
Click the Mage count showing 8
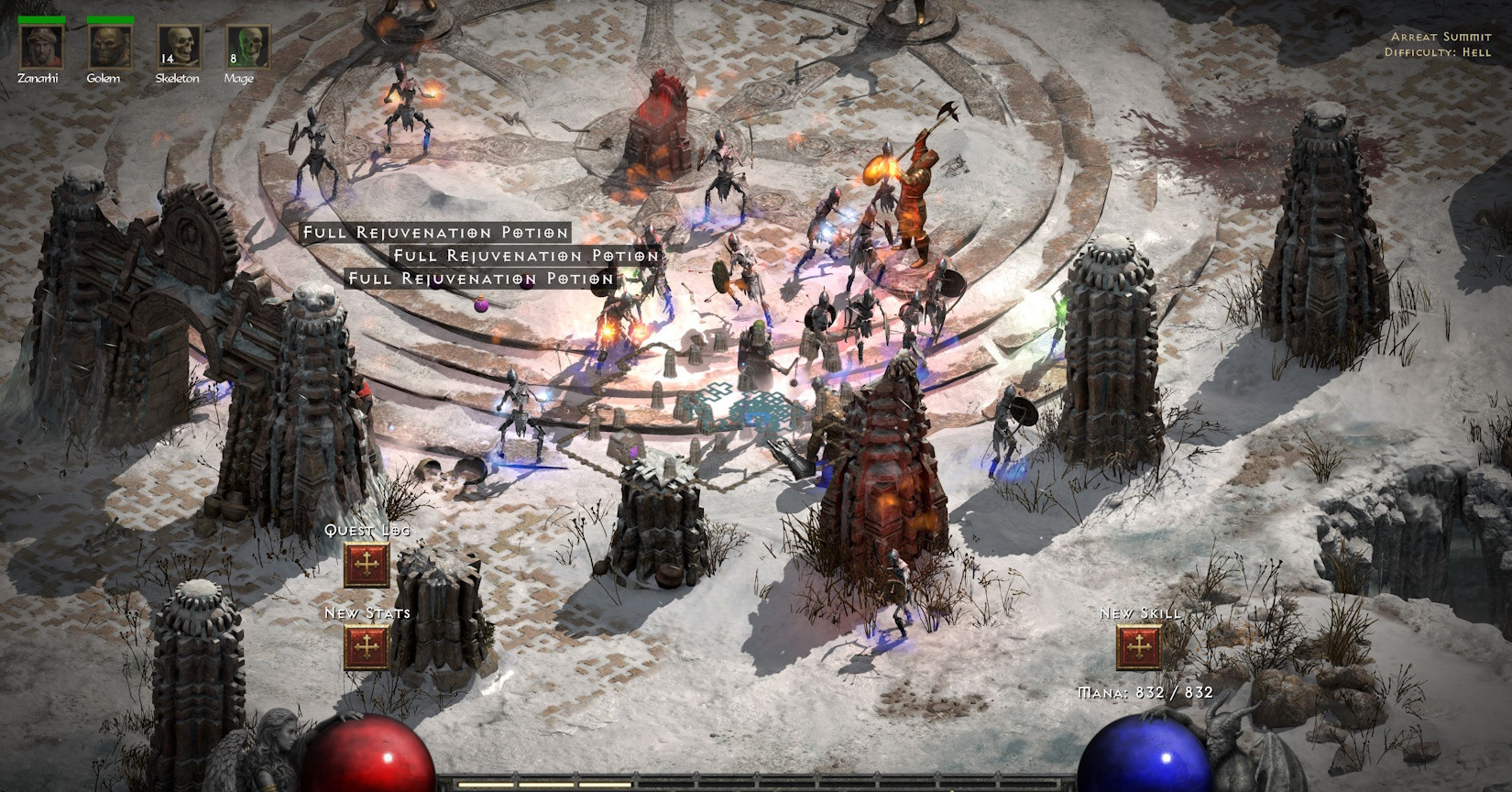coord(234,58)
